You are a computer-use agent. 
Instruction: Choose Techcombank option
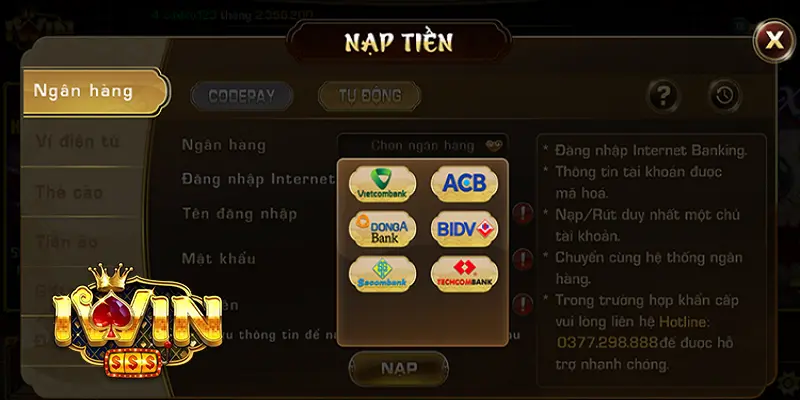tap(464, 273)
